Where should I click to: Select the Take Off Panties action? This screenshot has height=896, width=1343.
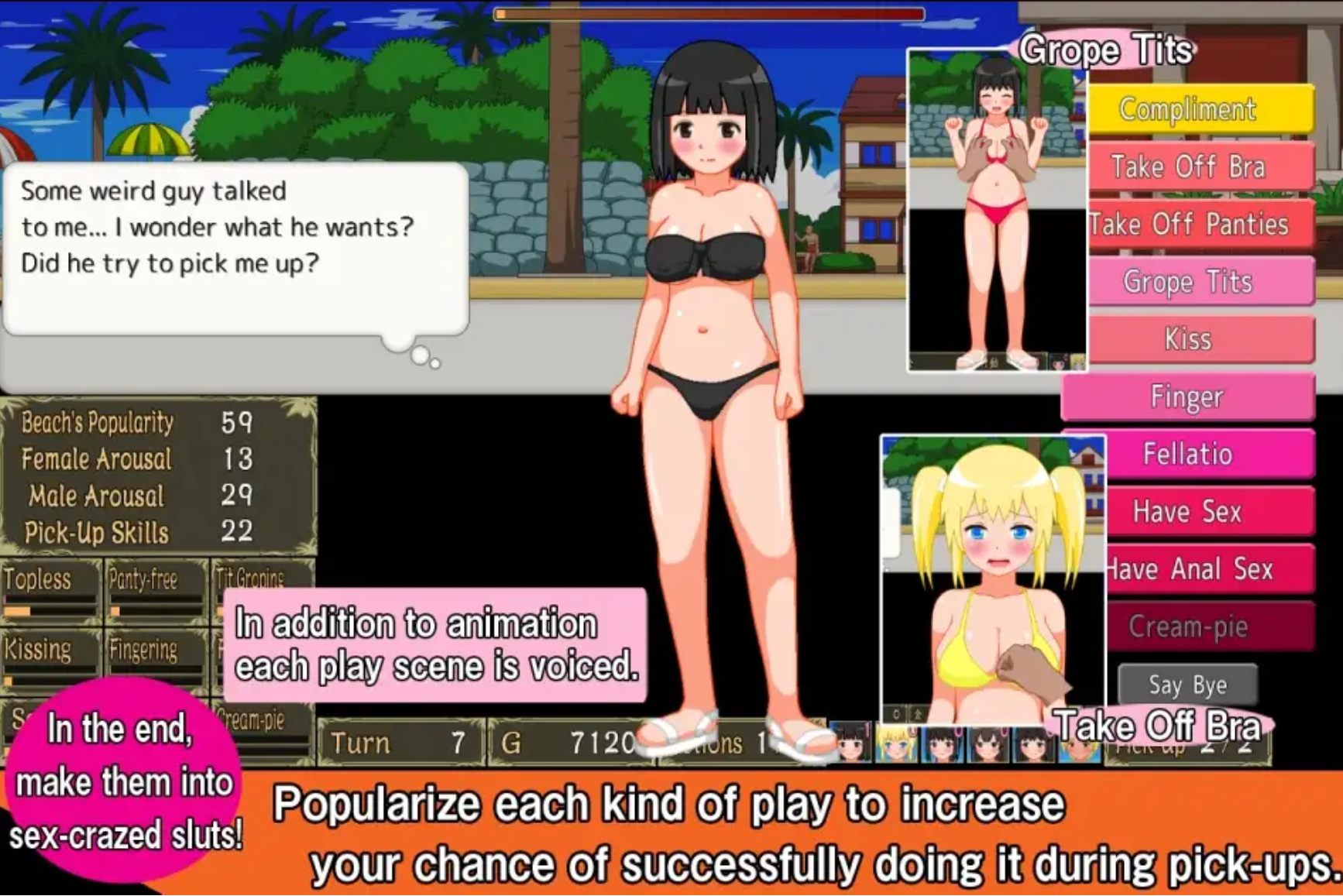[1190, 225]
